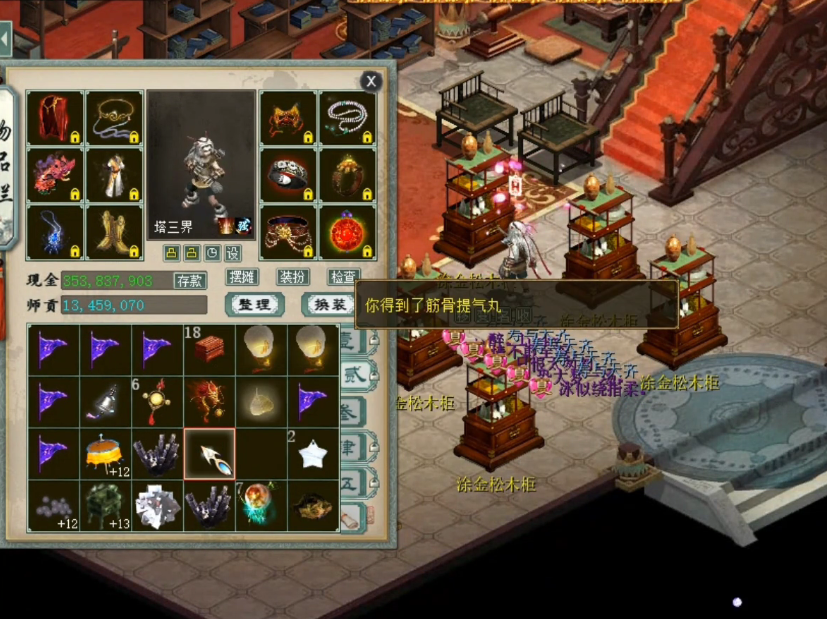Select the equipped golden boots slot

(113, 232)
